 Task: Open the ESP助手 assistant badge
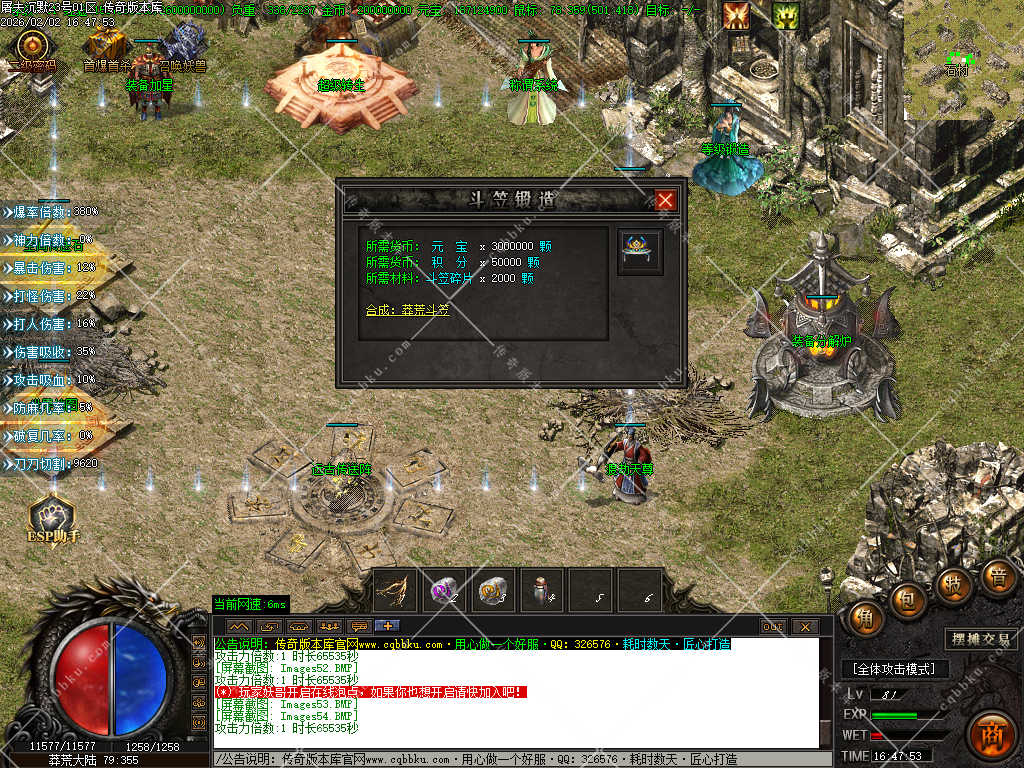coord(51,517)
